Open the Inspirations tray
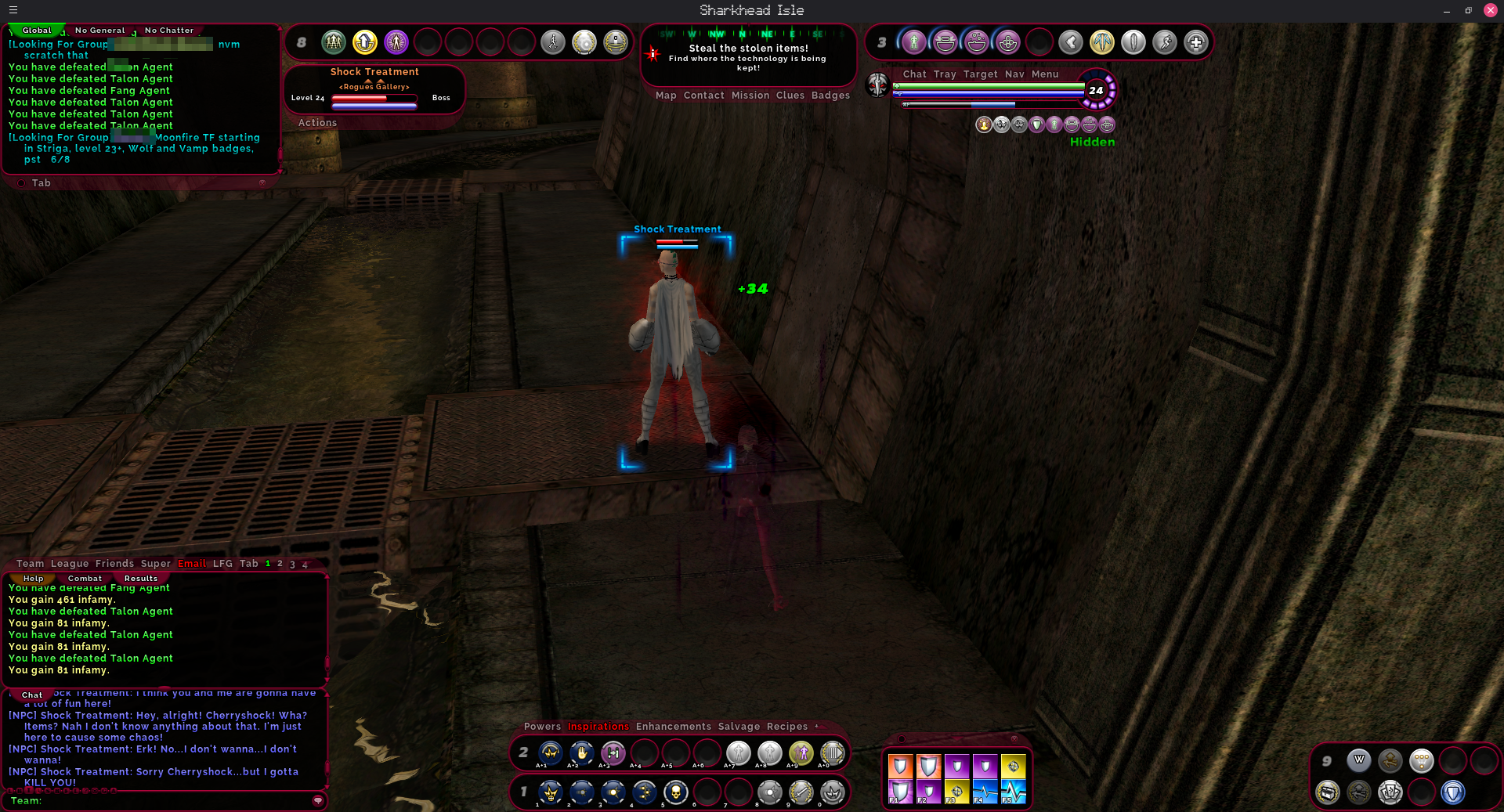 point(598,727)
